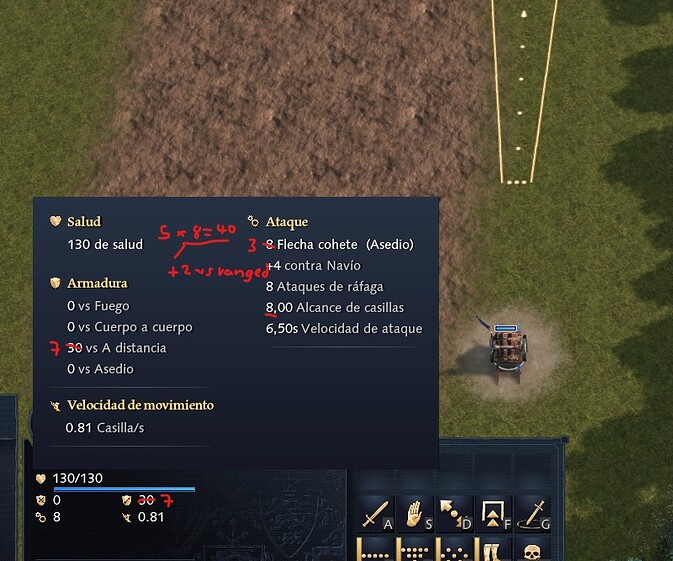The width and height of the screenshot is (673, 561).
Task: Click the upward arrows in frame command
Action: (493, 515)
